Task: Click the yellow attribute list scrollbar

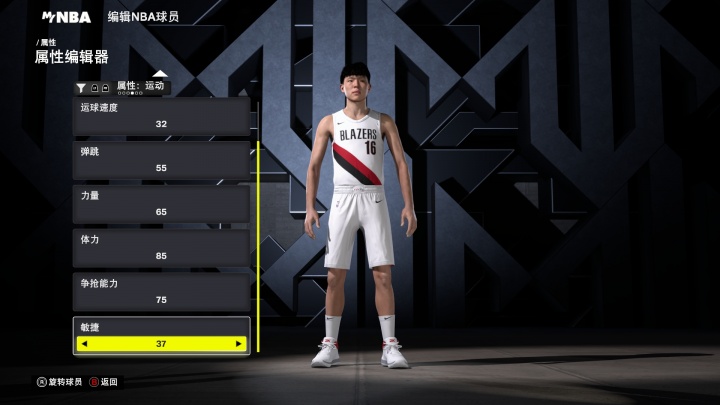Action: 257,246
